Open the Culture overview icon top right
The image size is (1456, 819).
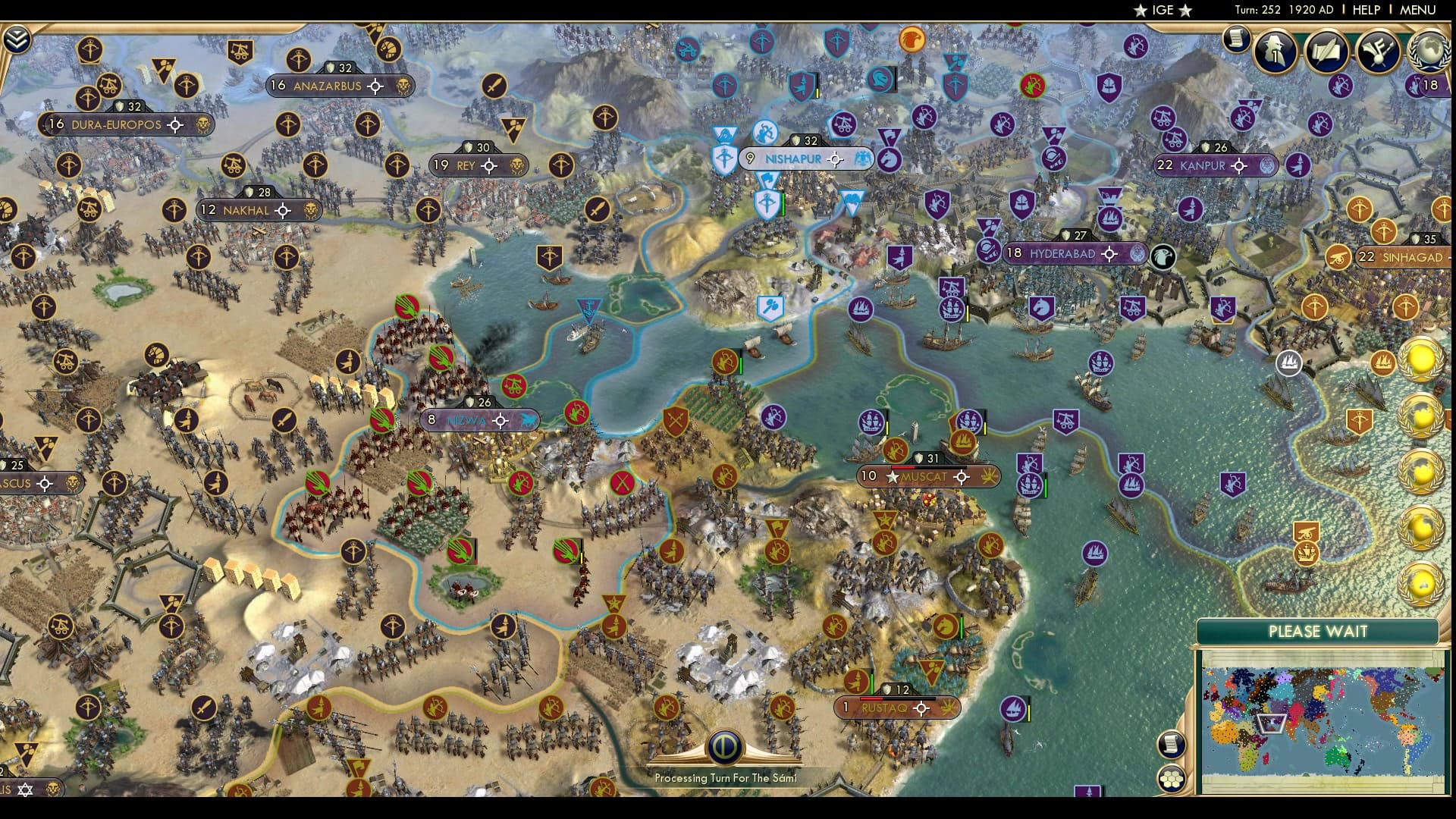1379,52
